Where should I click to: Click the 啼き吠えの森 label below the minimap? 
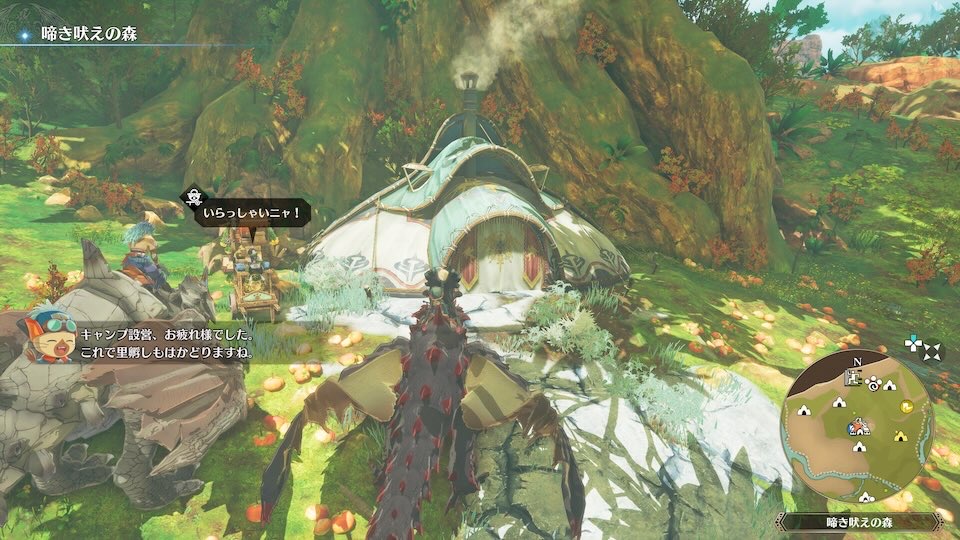click(x=859, y=521)
